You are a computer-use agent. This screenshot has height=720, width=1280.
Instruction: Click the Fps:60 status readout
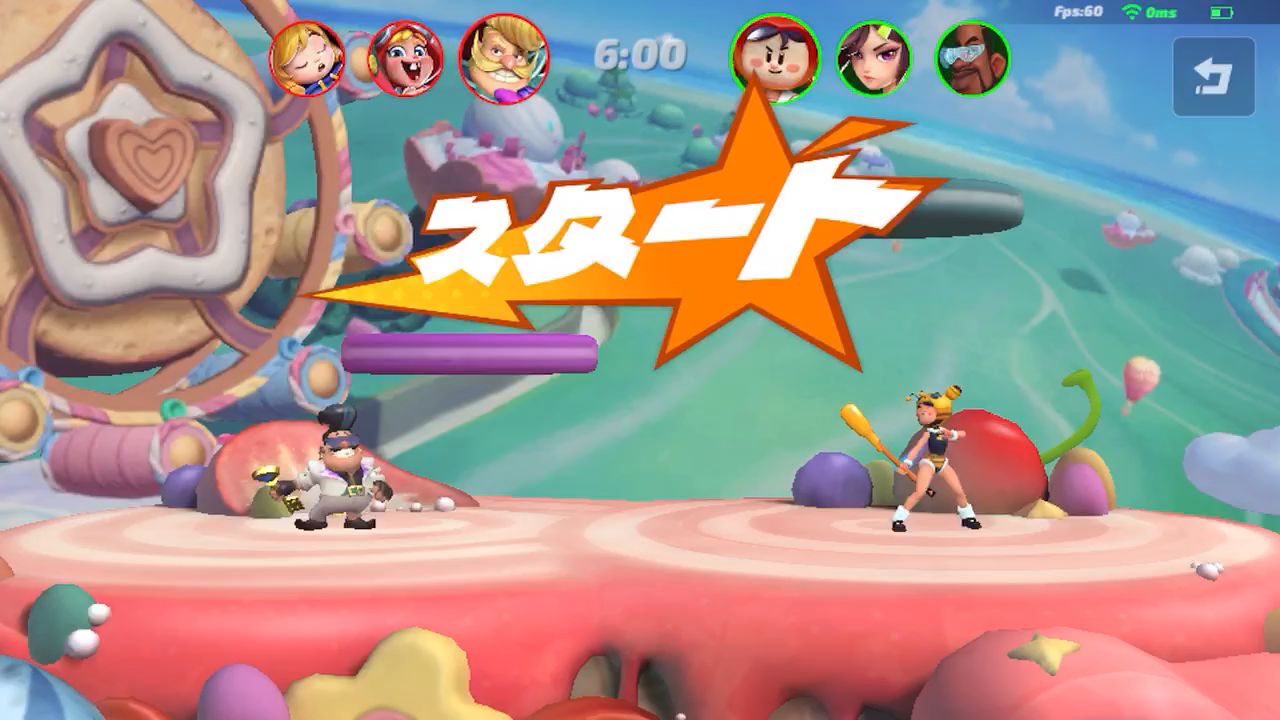(1078, 12)
